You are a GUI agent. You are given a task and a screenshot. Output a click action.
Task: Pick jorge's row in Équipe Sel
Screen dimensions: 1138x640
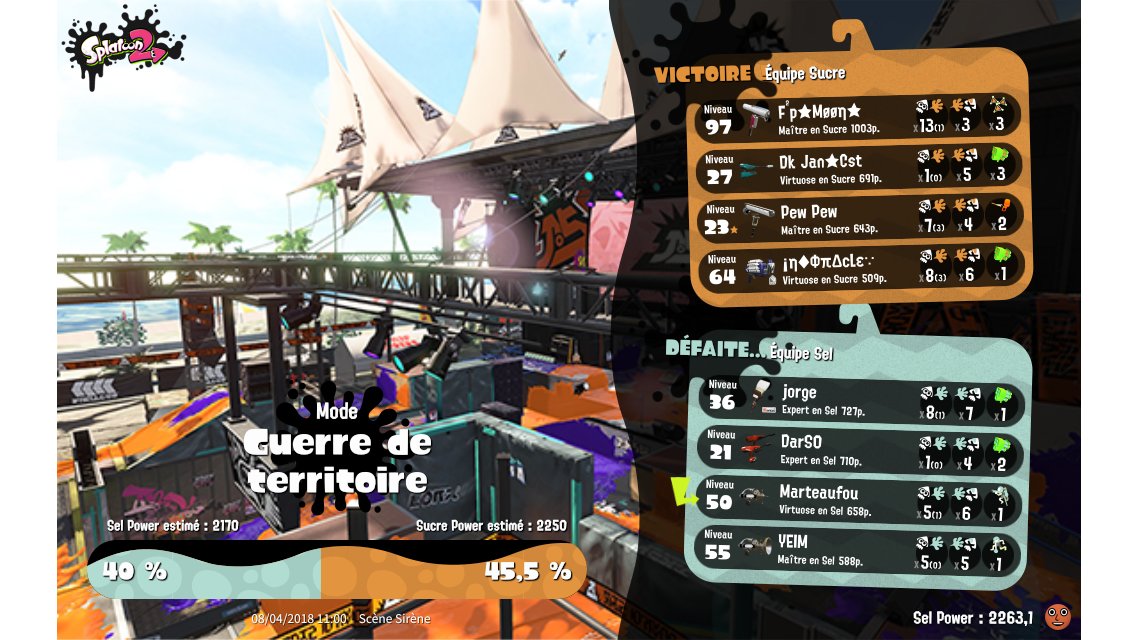click(x=860, y=400)
